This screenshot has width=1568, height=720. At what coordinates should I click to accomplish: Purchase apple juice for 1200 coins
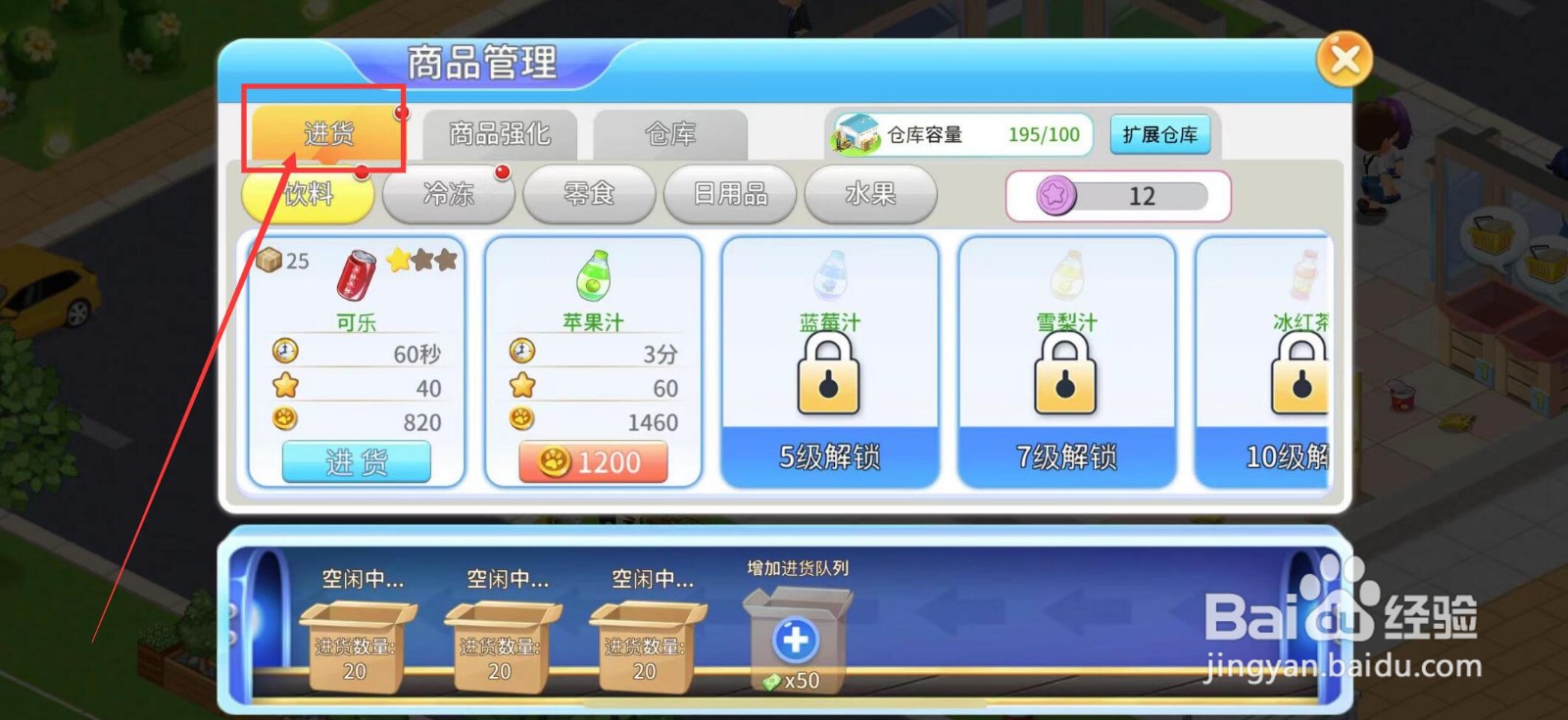pos(592,460)
